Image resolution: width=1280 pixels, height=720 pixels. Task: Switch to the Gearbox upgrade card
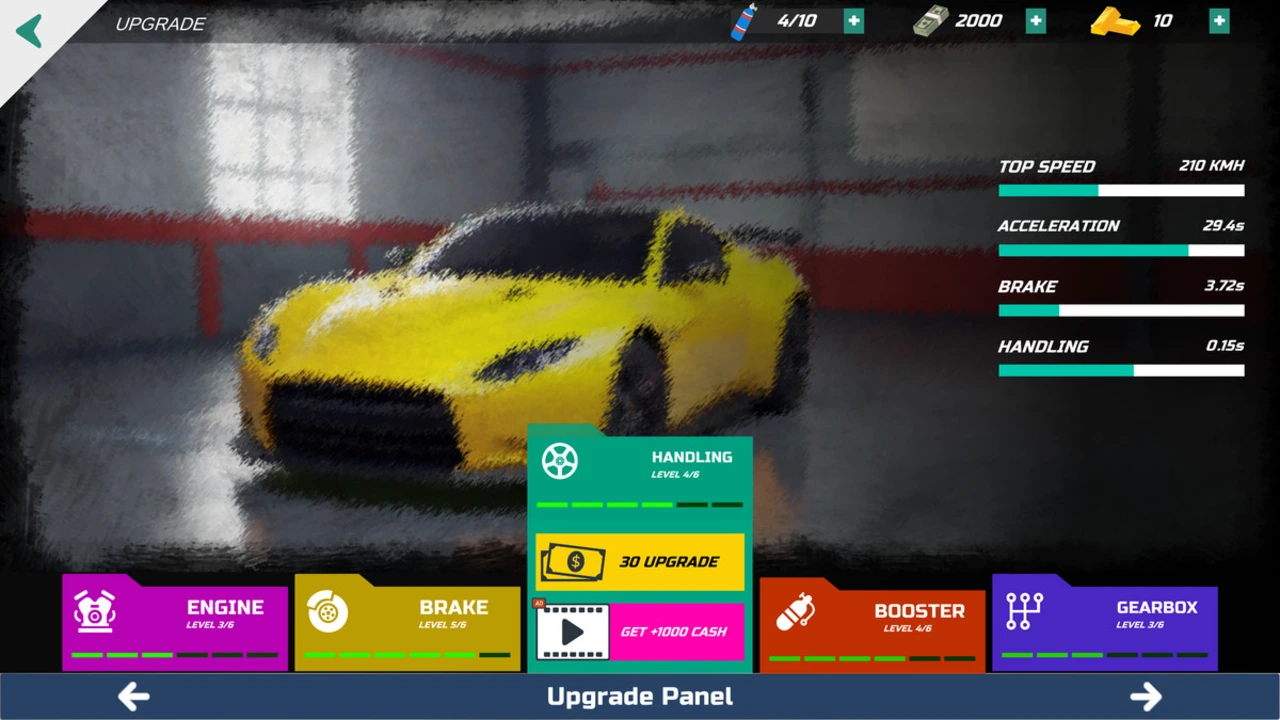(x=1104, y=622)
